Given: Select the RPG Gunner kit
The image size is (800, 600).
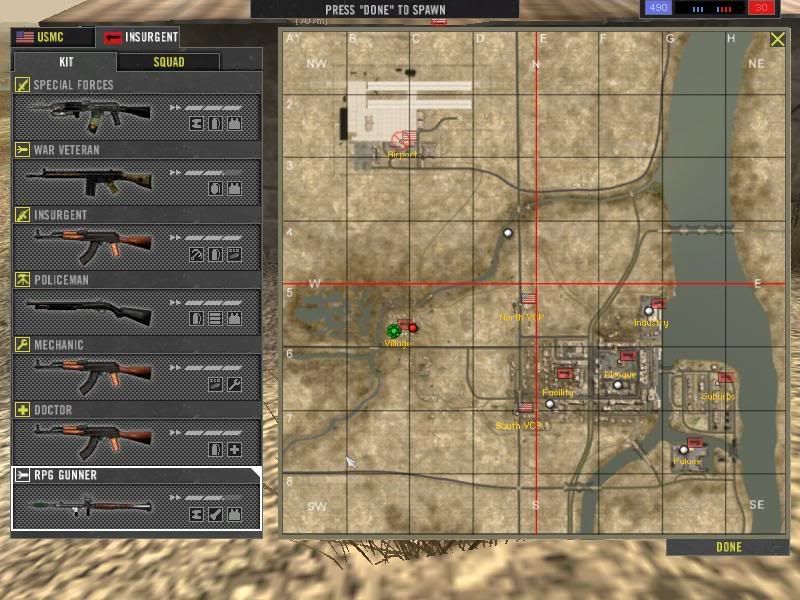Looking at the screenshot, I should (x=136, y=498).
